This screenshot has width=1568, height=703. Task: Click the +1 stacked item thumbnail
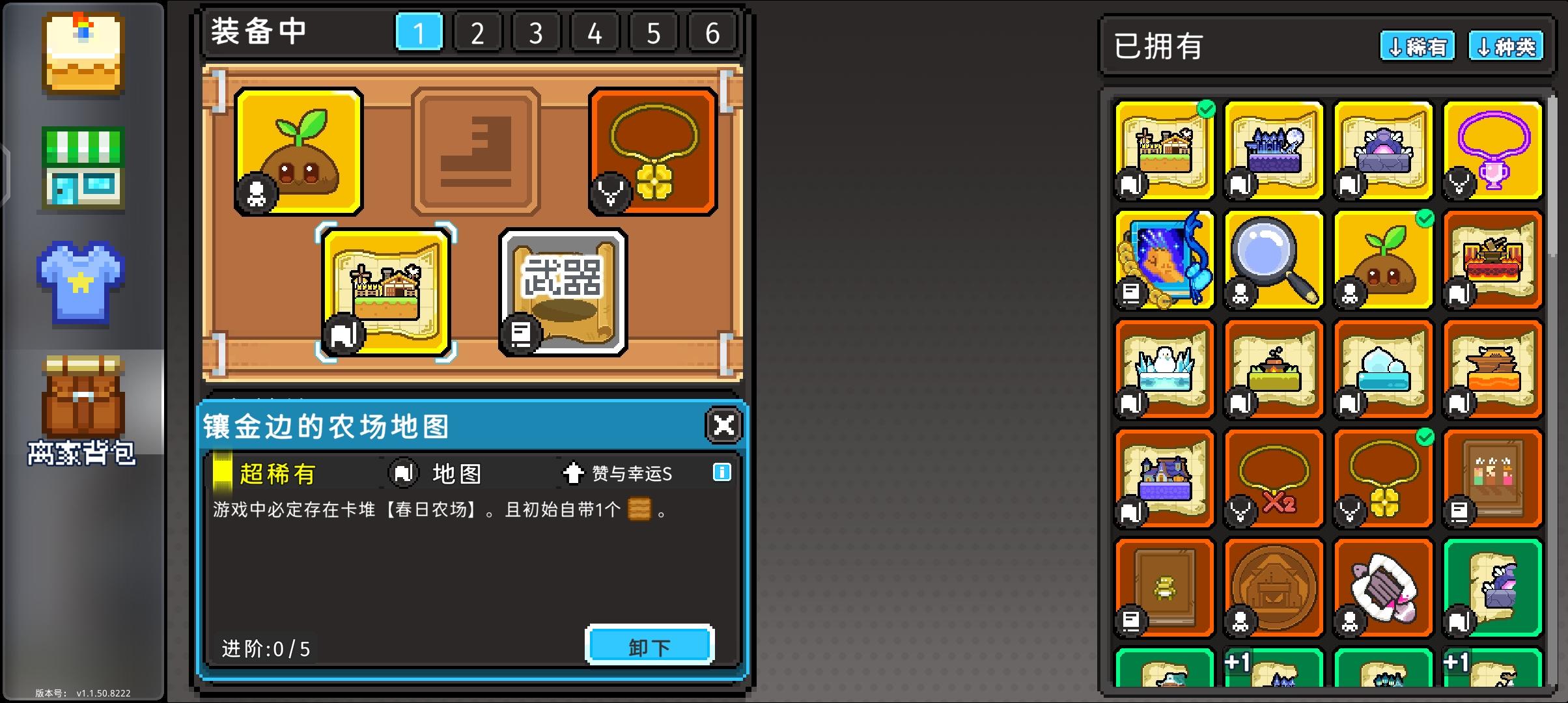[1272, 670]
